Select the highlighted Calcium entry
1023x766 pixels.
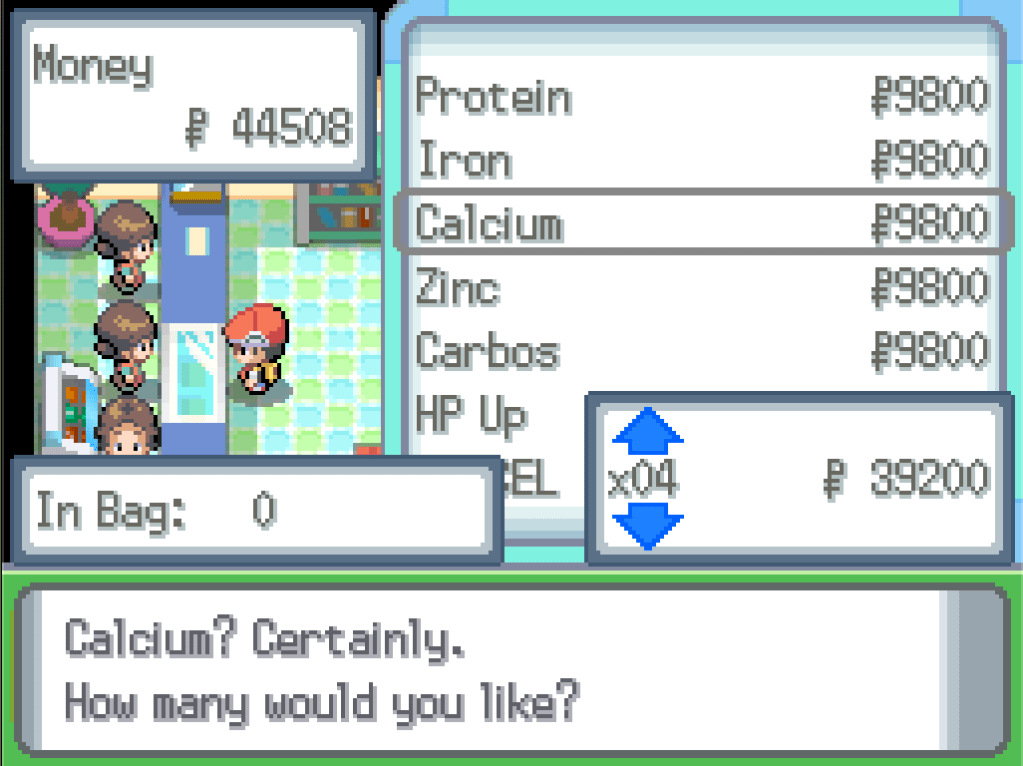700,223
